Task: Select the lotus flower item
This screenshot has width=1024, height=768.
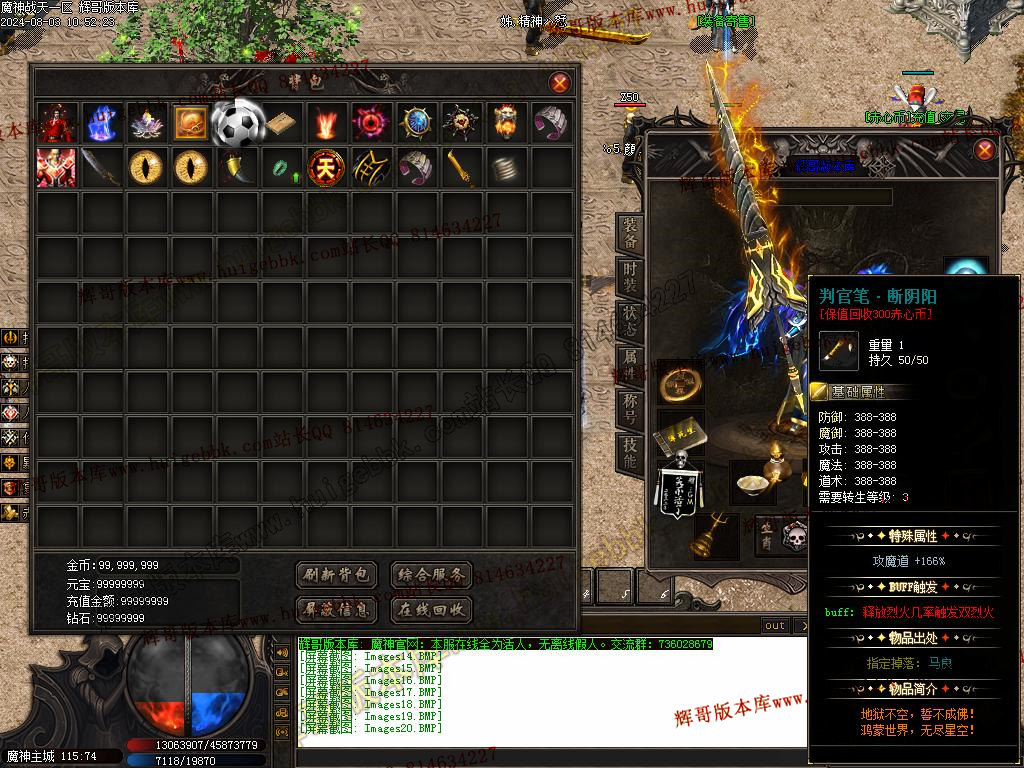Action: tap(146, 122)
